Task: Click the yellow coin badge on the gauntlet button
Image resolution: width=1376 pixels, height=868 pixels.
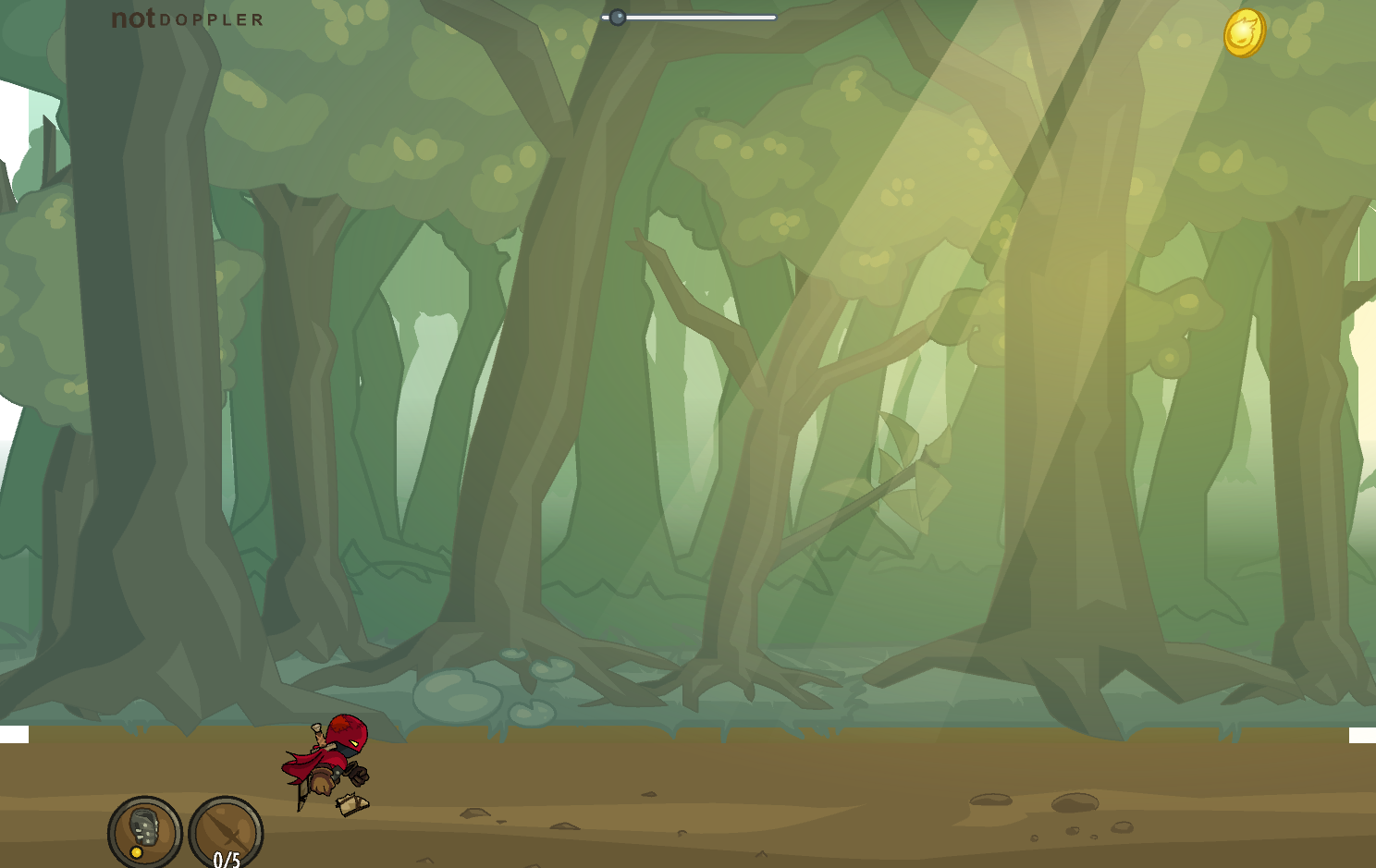Action: click(137, 852)
